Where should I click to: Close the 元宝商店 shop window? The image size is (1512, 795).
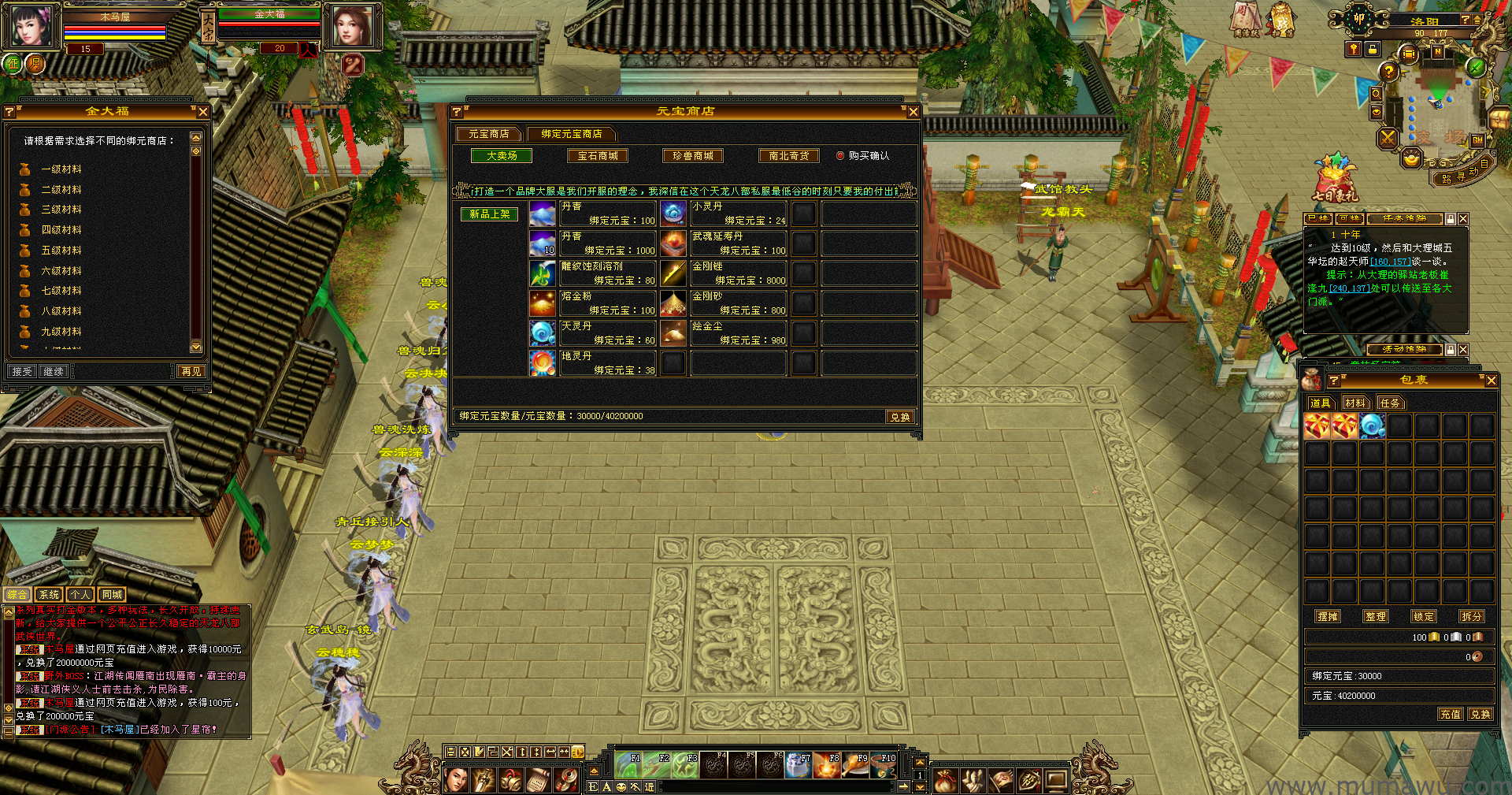point(913,112)
